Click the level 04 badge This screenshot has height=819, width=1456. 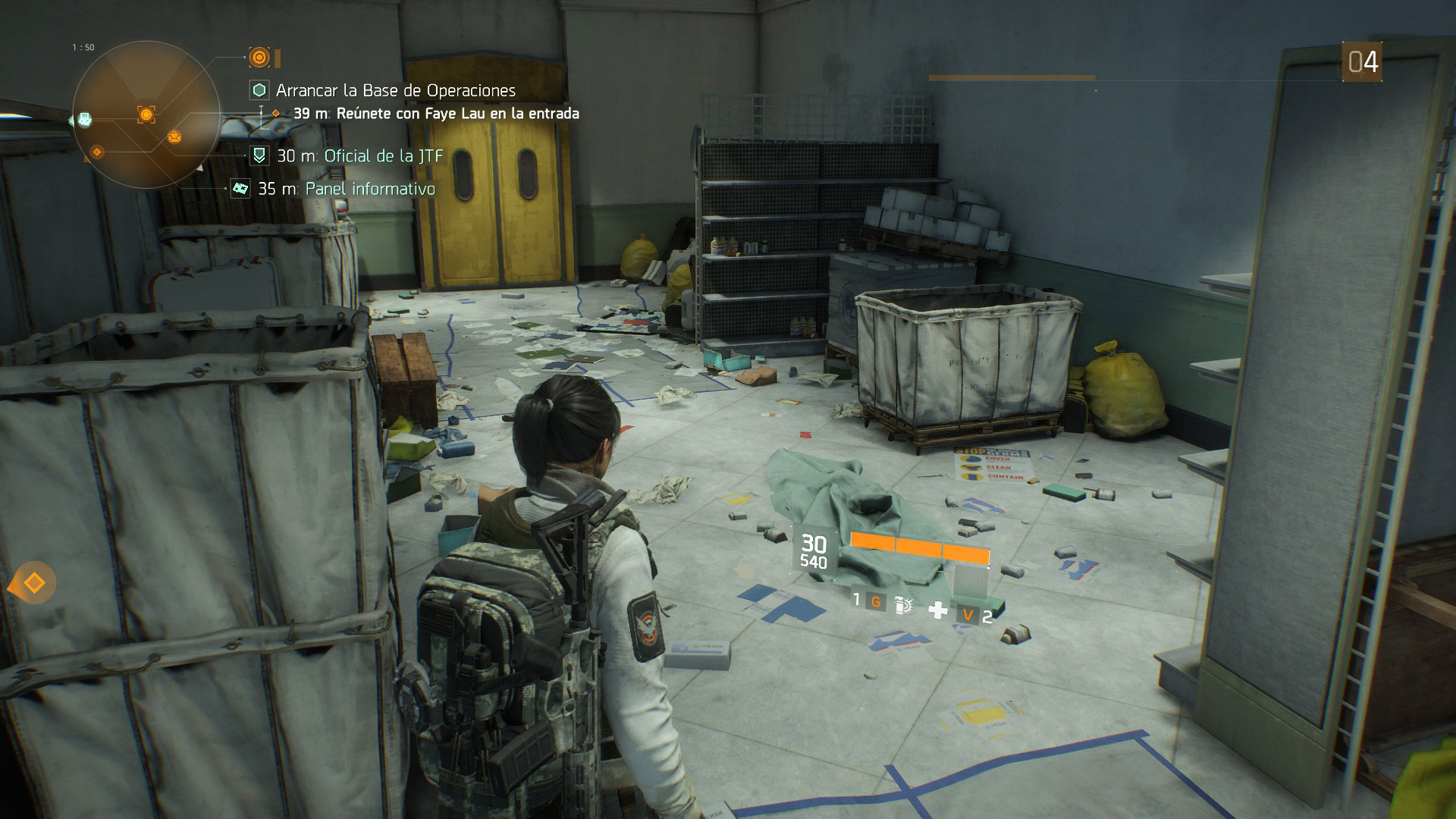pos(1362,62)
